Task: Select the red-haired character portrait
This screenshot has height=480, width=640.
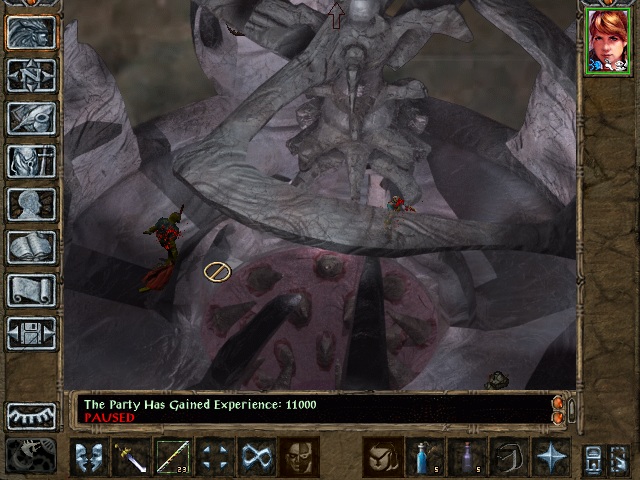Action: pos(606,40)
